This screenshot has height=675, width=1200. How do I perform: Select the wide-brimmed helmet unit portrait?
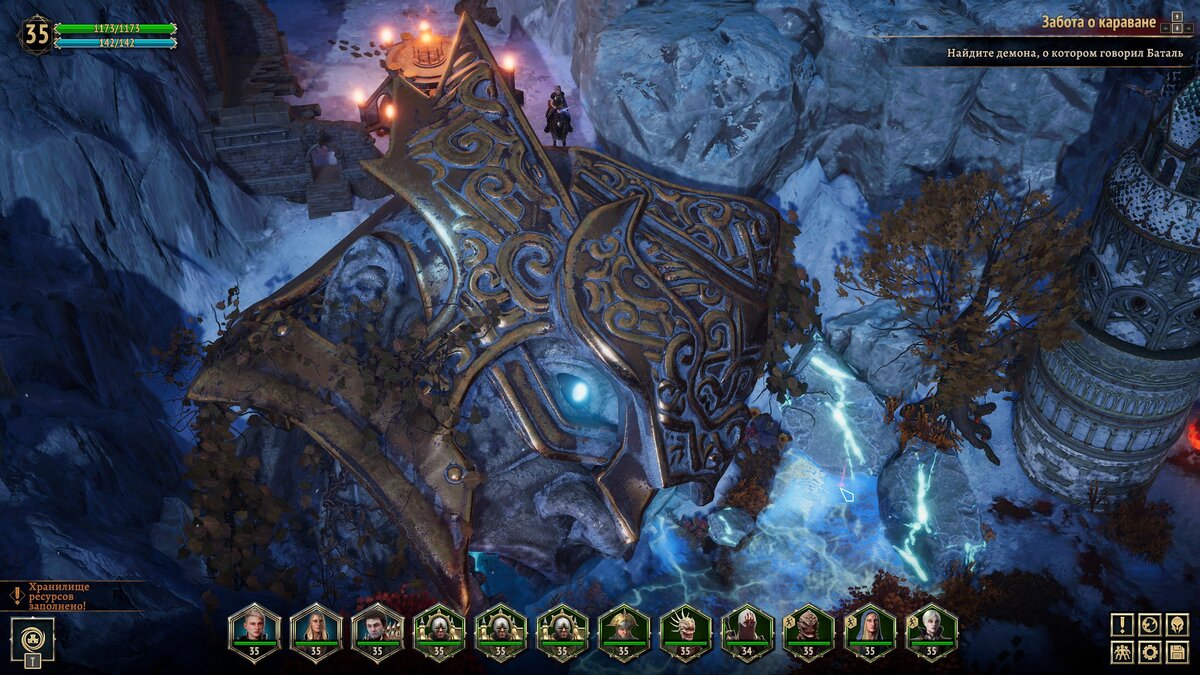coord(624,629)
